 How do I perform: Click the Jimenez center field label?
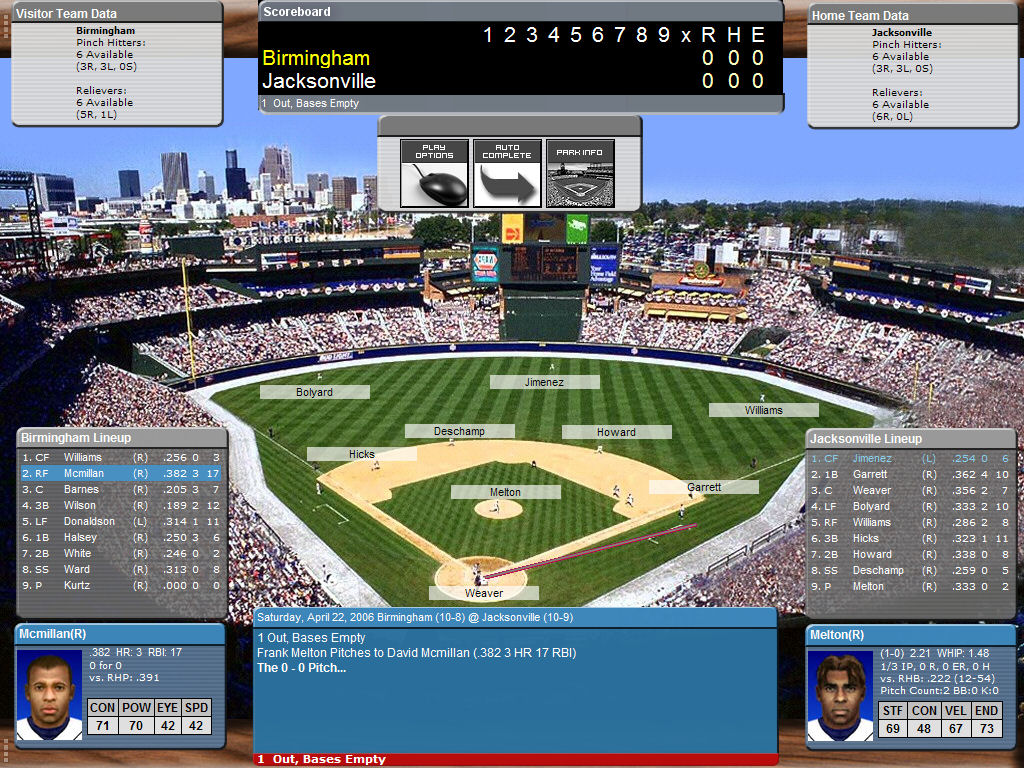coord(544,382)
